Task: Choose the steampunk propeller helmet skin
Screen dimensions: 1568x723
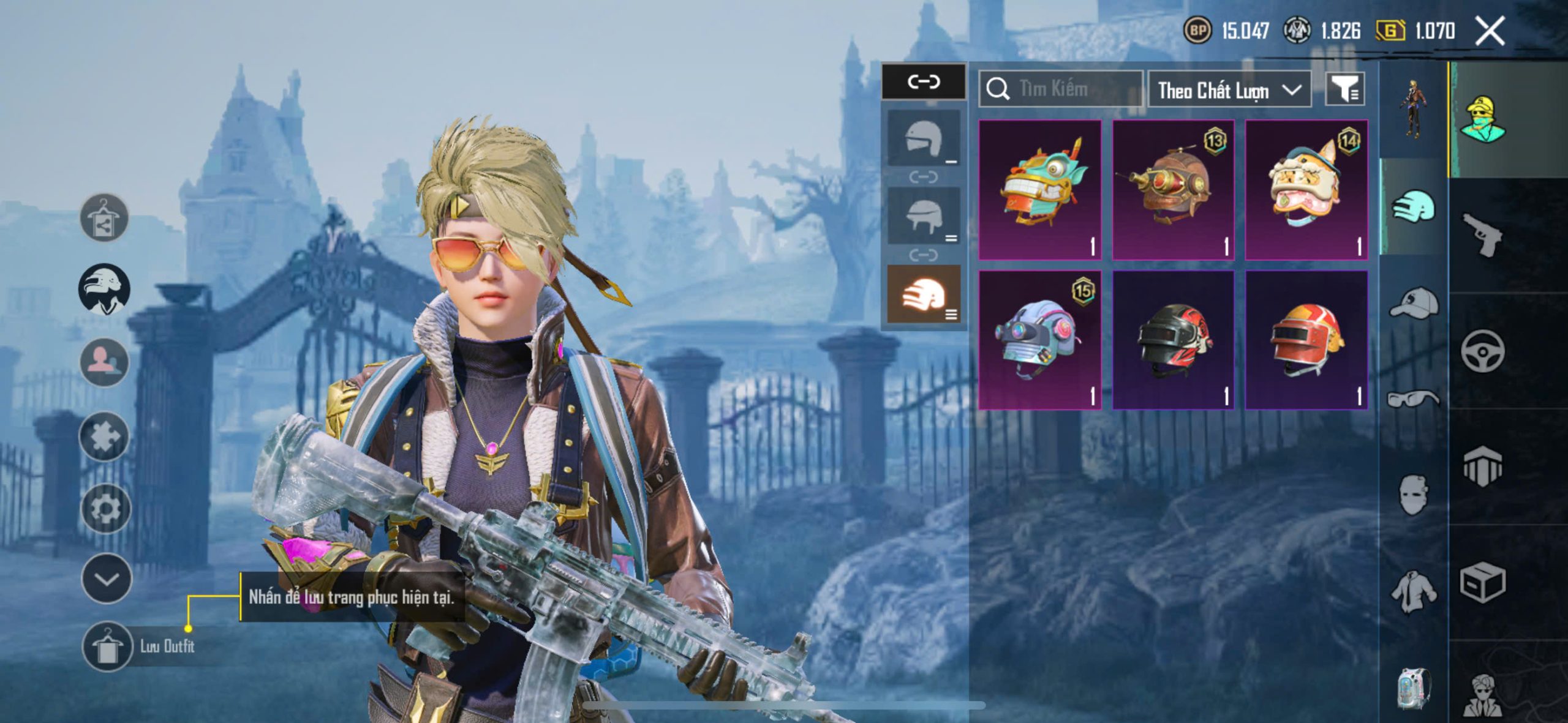Action: coord(1173,190)
